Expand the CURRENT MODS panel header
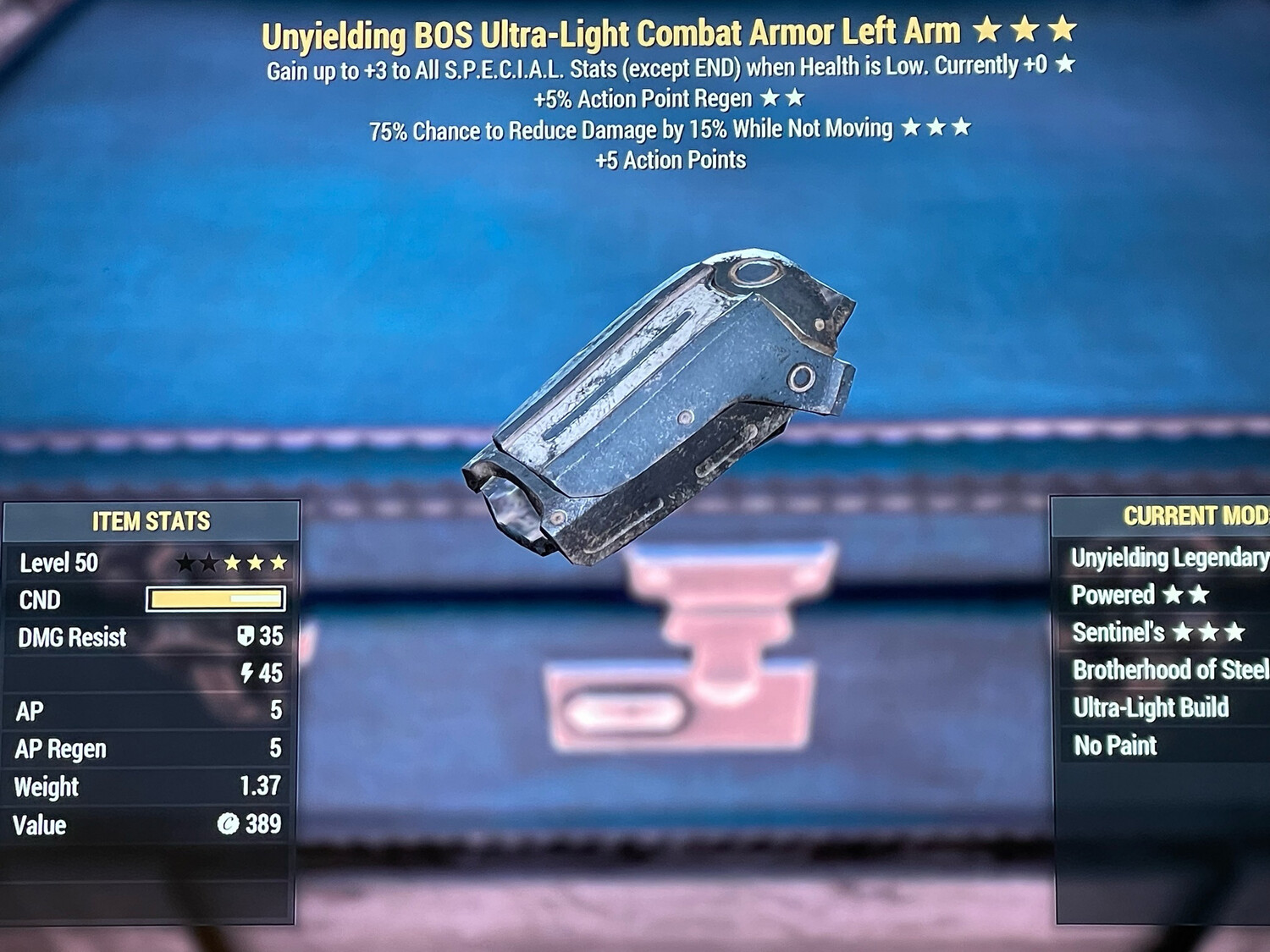Viewport: 1270px width, 952px height. pos(1194,514)
